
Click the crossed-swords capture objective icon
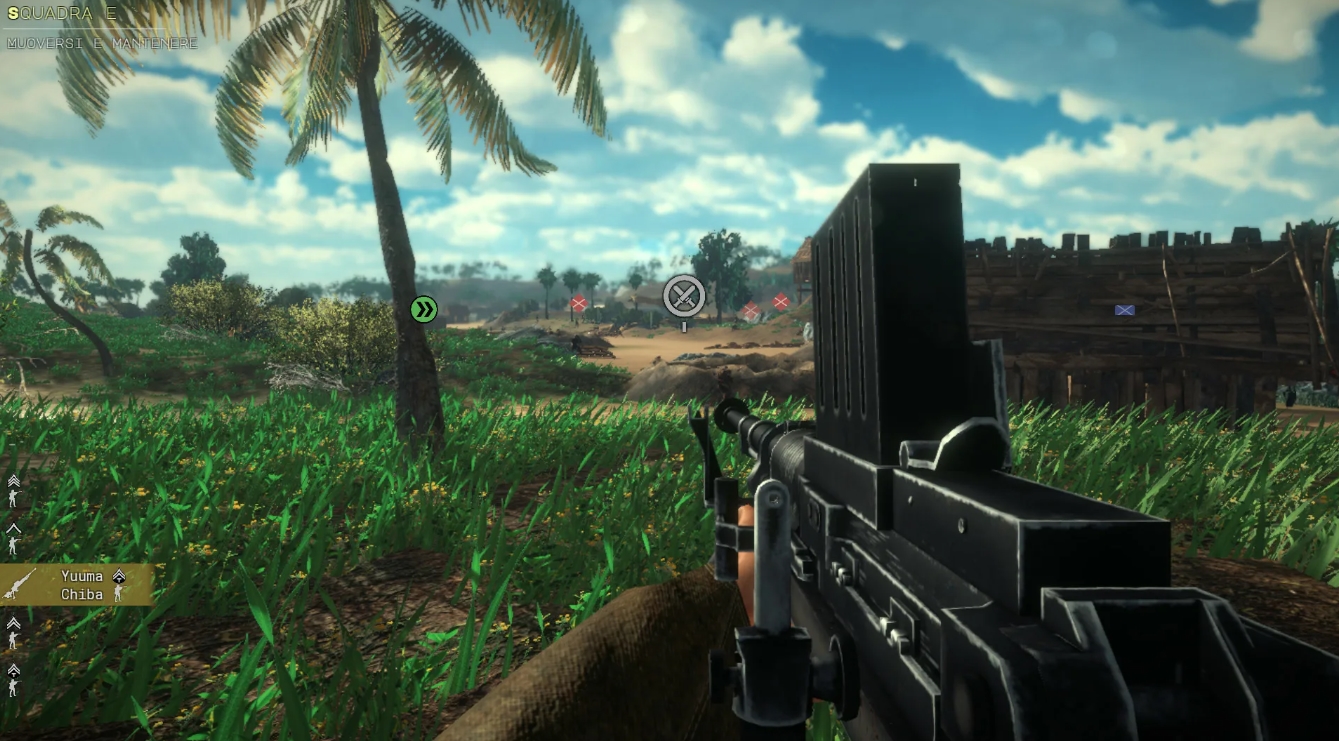click(x=683, y=296)
